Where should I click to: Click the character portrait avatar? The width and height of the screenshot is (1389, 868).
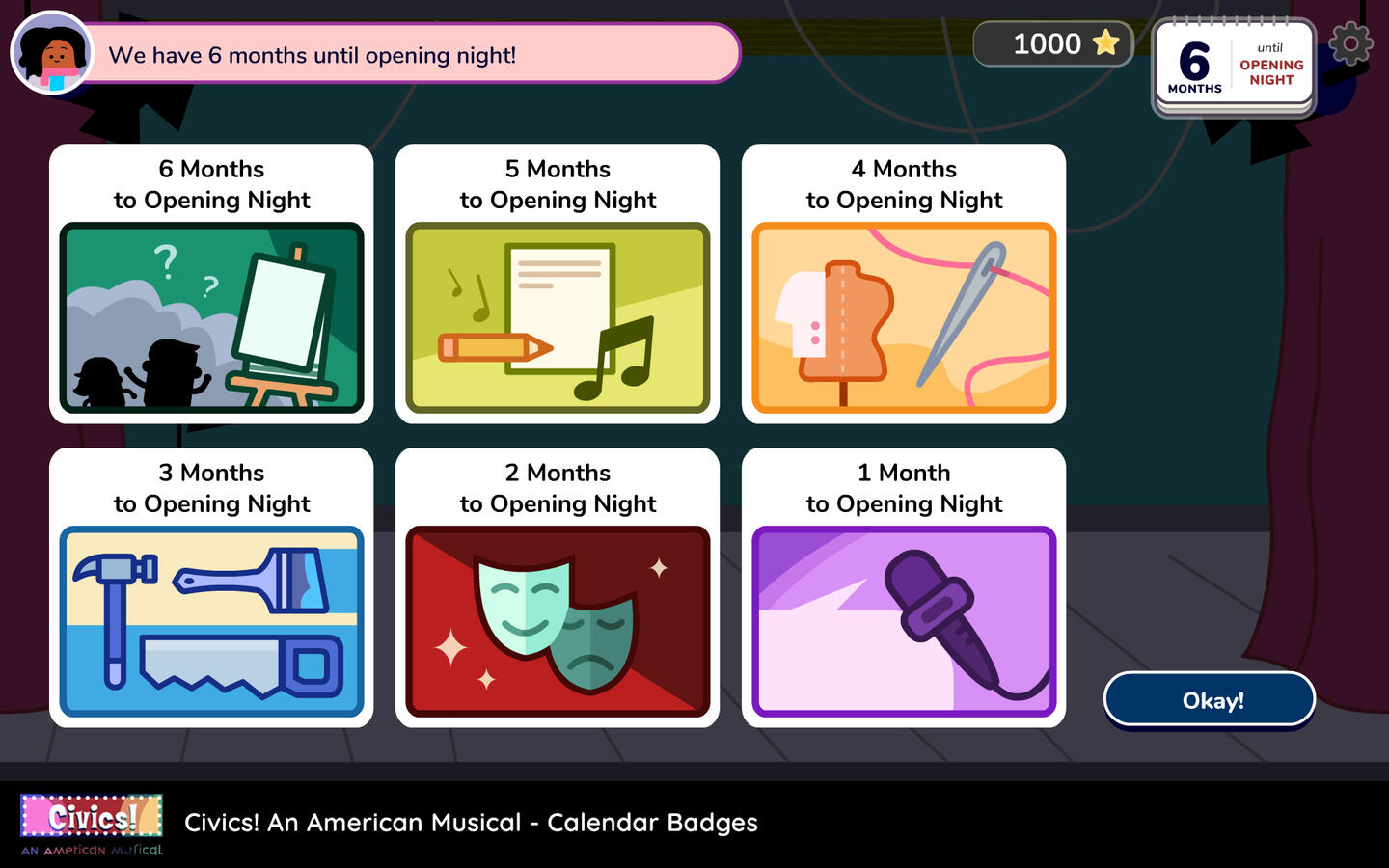tap(52, 53)
